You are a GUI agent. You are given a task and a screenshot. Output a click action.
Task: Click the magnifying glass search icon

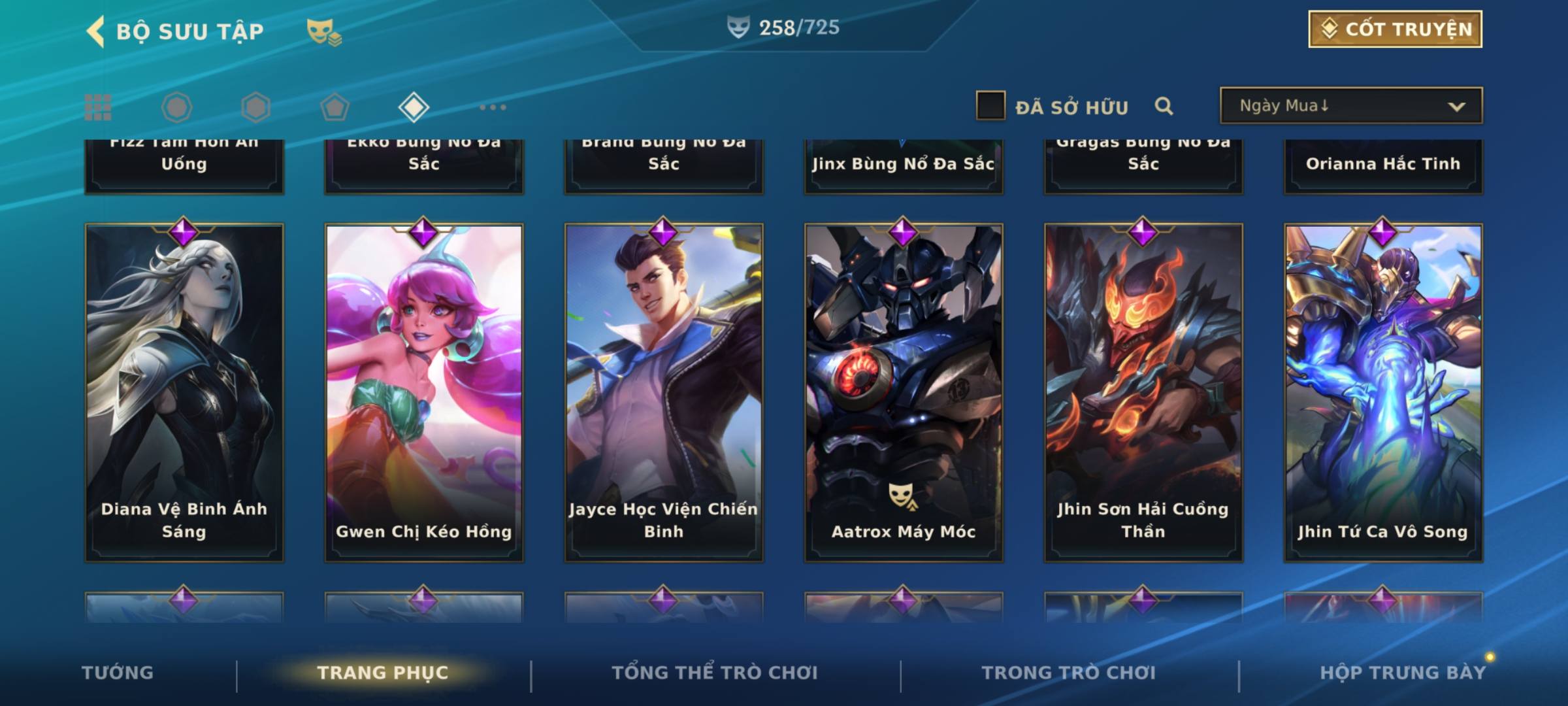click(x=1164, y=106)
